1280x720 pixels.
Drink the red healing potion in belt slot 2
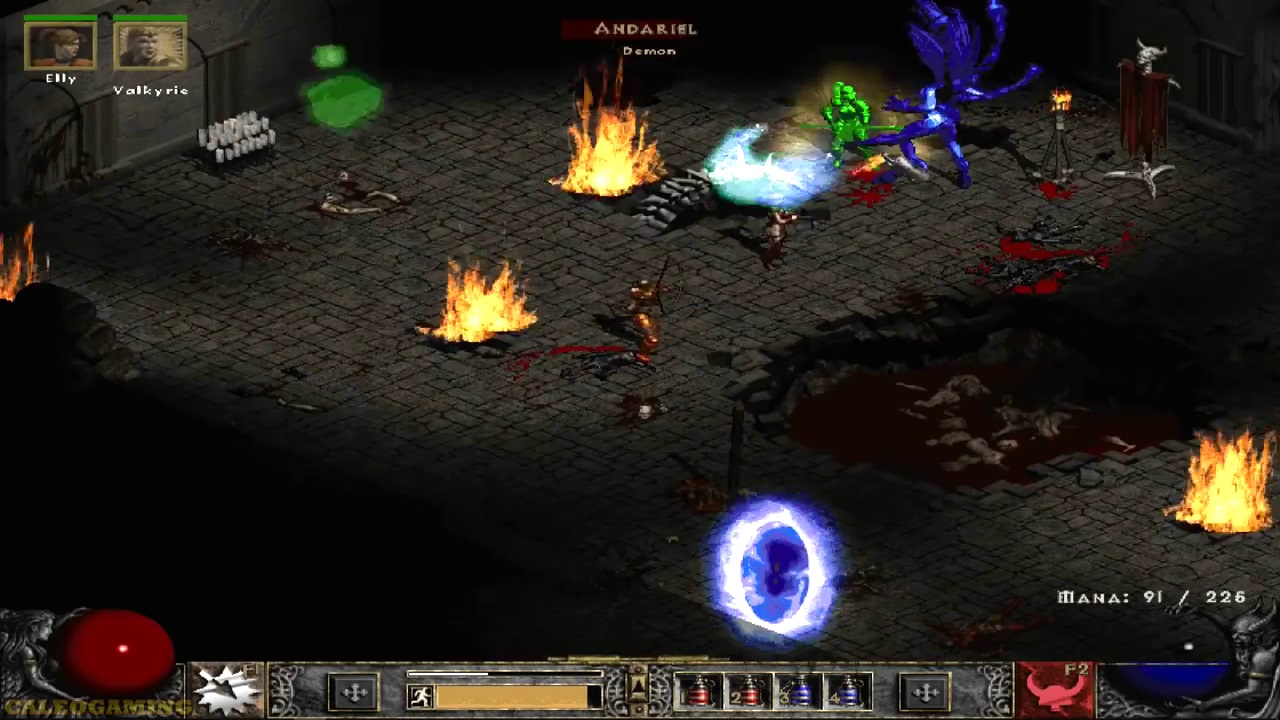pos(748,692)
